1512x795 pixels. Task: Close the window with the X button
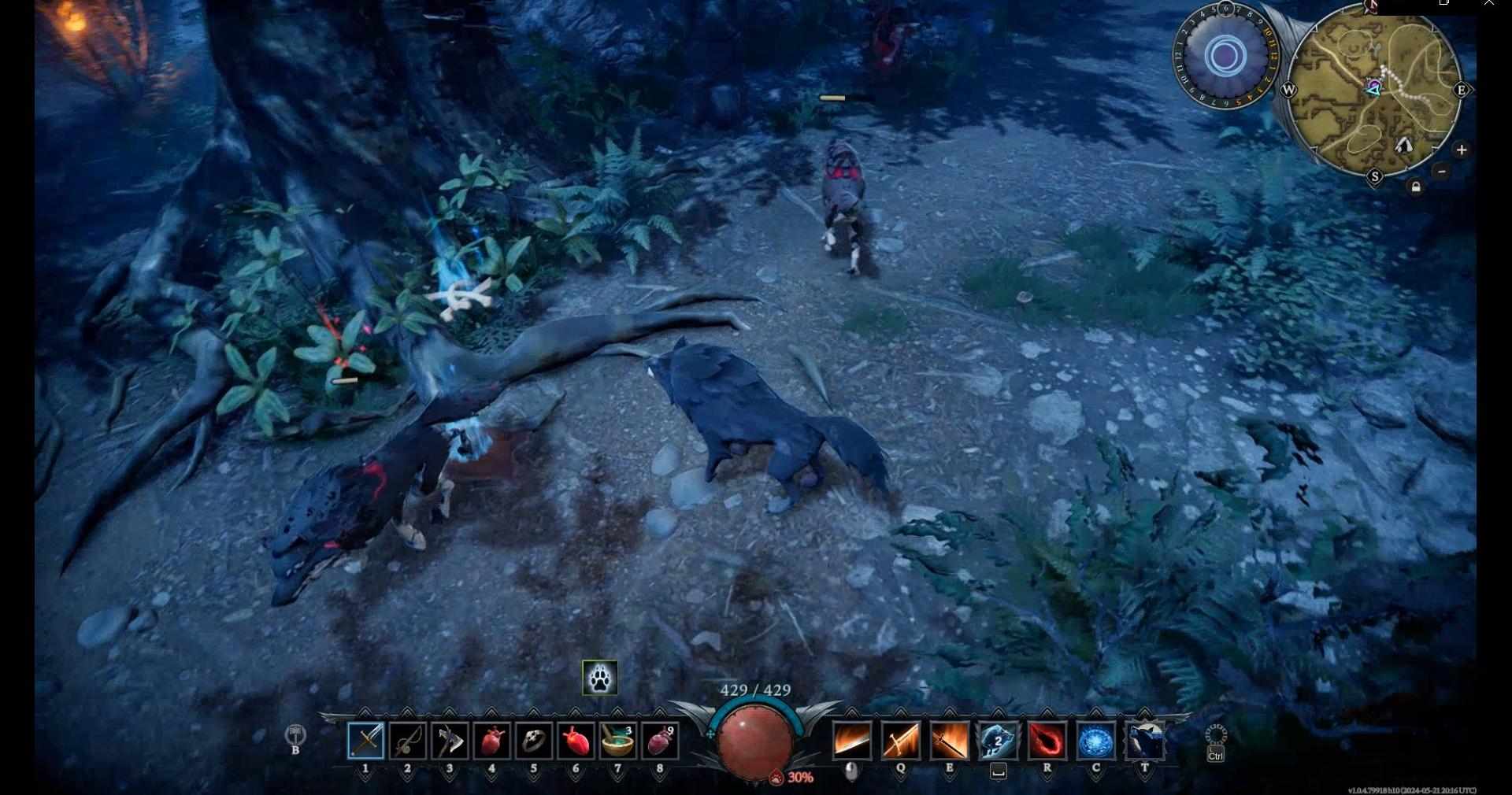click(x=1488, y=4)
